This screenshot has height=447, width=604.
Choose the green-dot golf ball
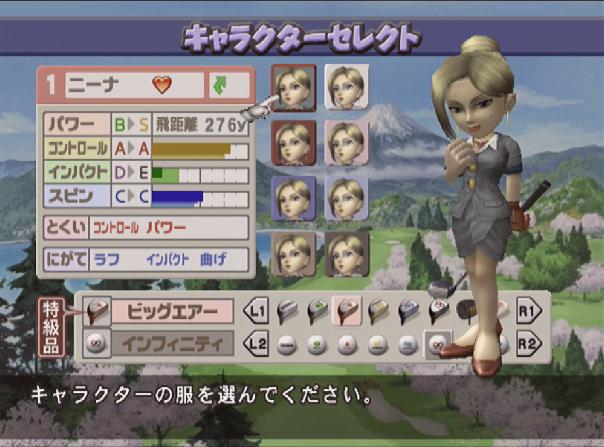click(315, 346)
